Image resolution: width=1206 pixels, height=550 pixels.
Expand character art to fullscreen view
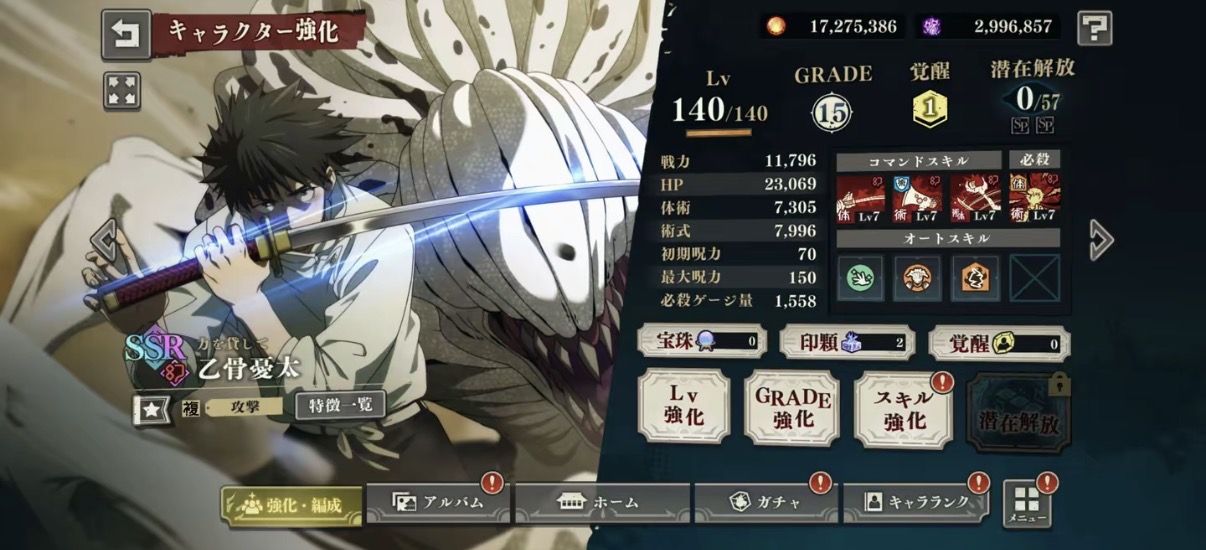121,92
